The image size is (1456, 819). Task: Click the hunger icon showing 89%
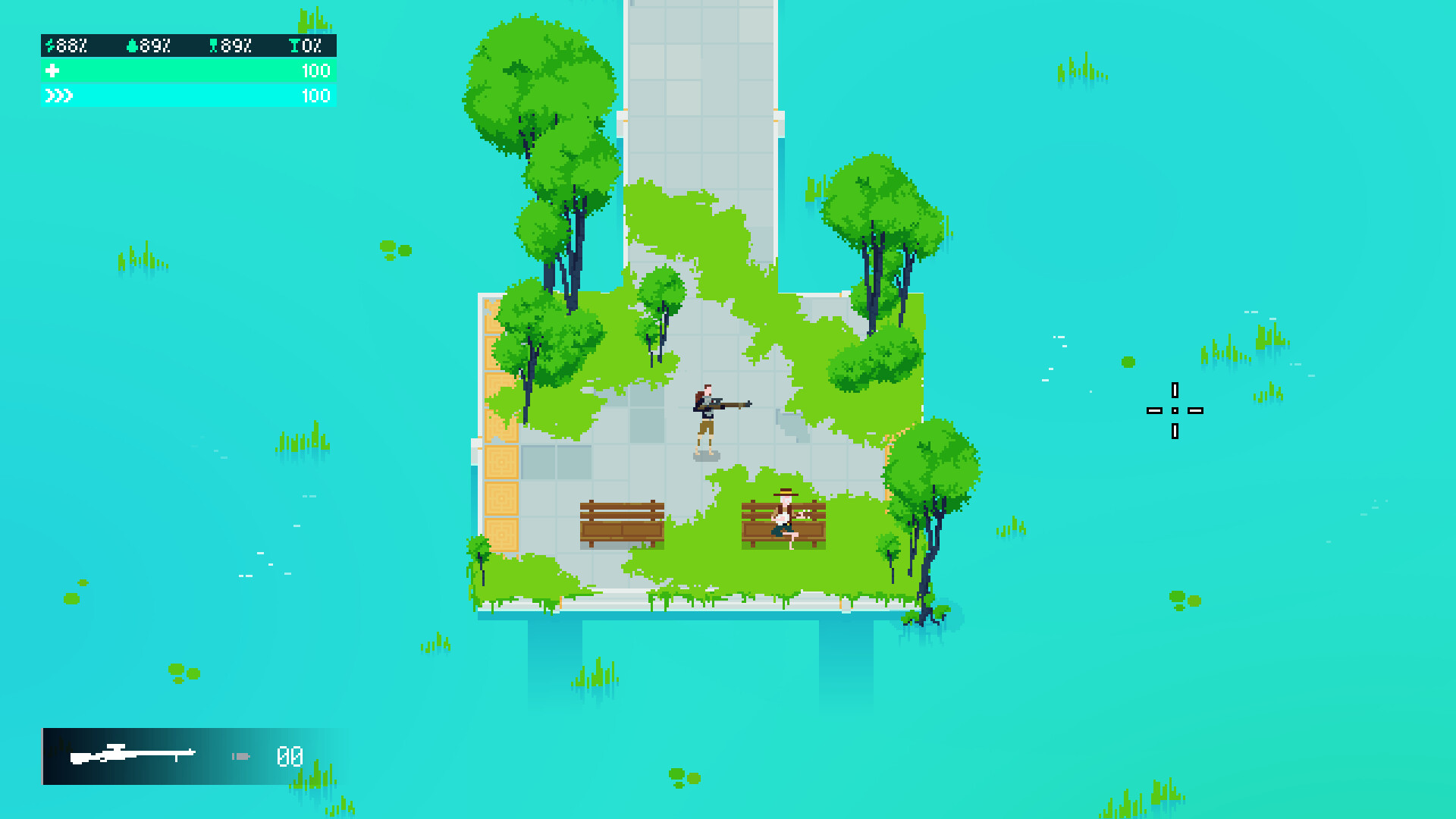tap(213, 45)
